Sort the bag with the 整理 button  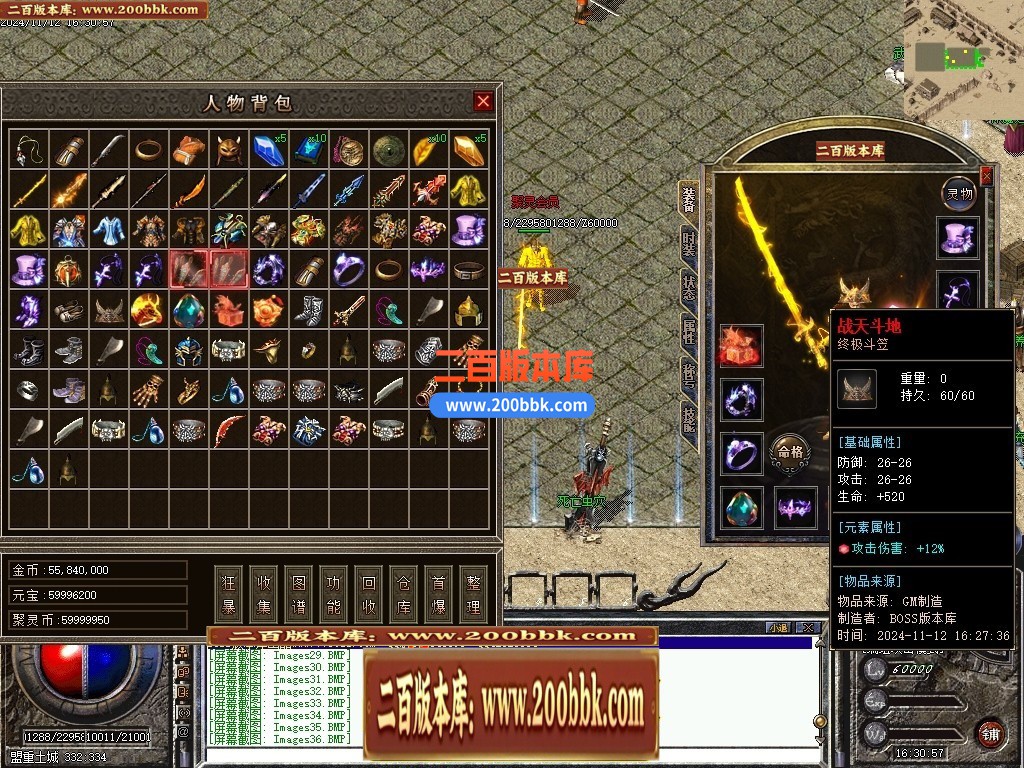click(473, 593)
